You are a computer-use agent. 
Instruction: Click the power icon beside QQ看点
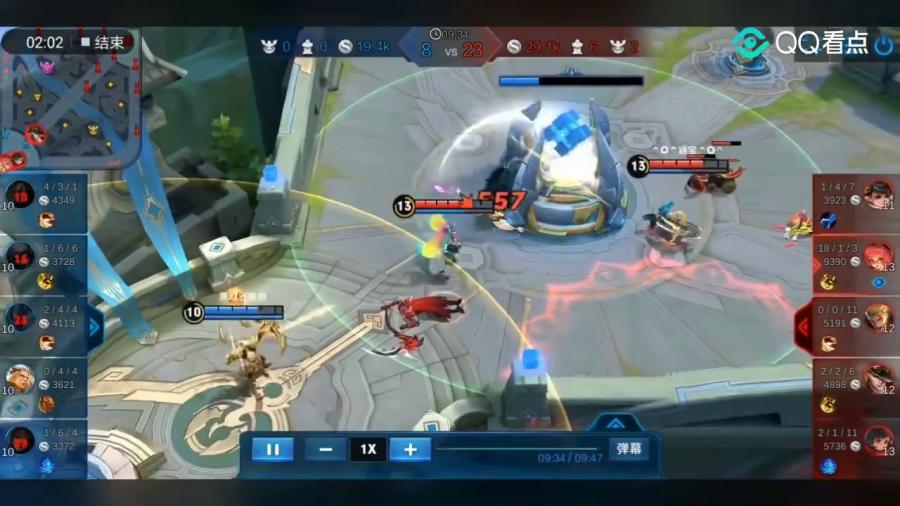tap(884, 45)
